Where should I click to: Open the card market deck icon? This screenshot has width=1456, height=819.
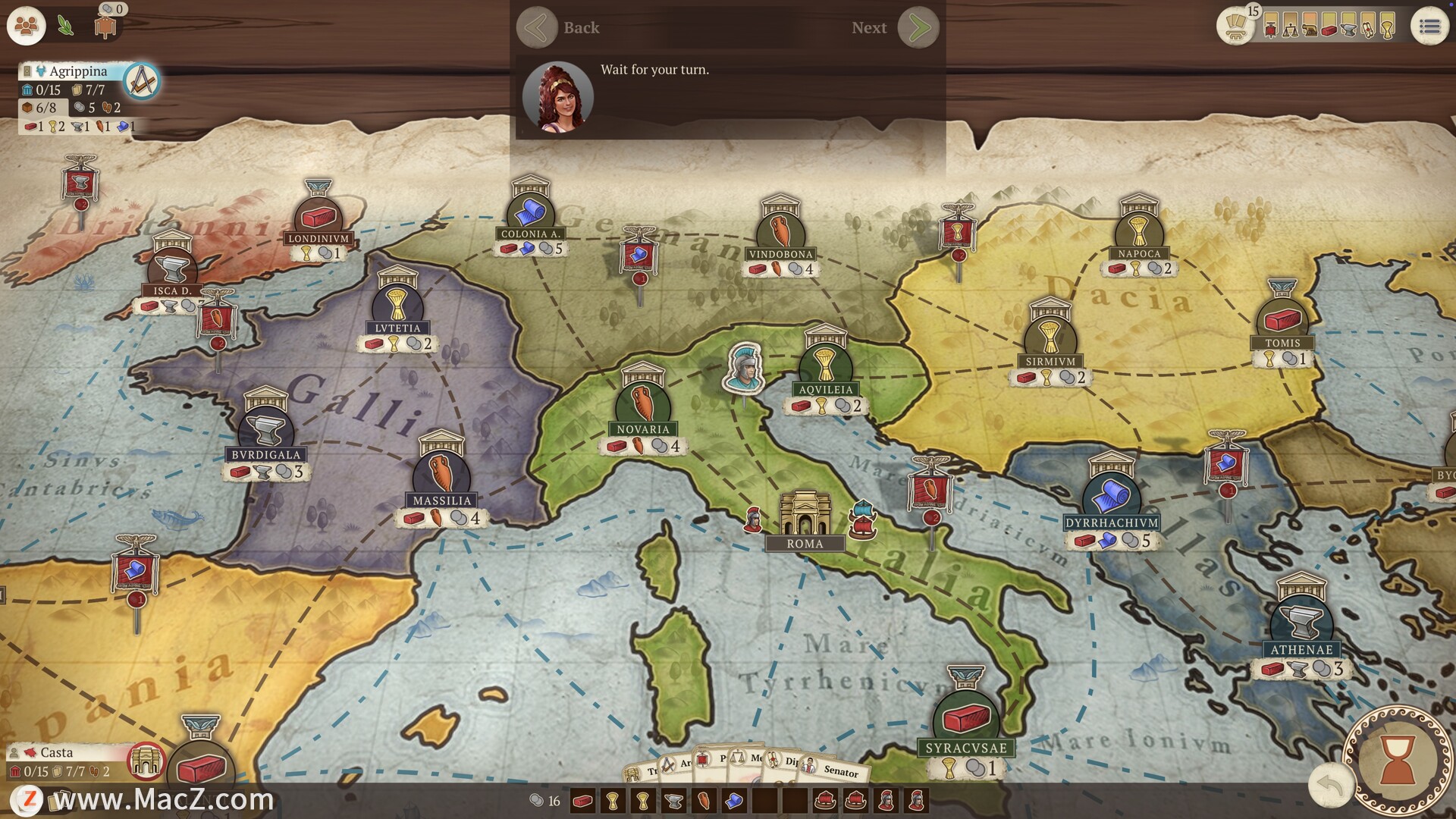1235,28
